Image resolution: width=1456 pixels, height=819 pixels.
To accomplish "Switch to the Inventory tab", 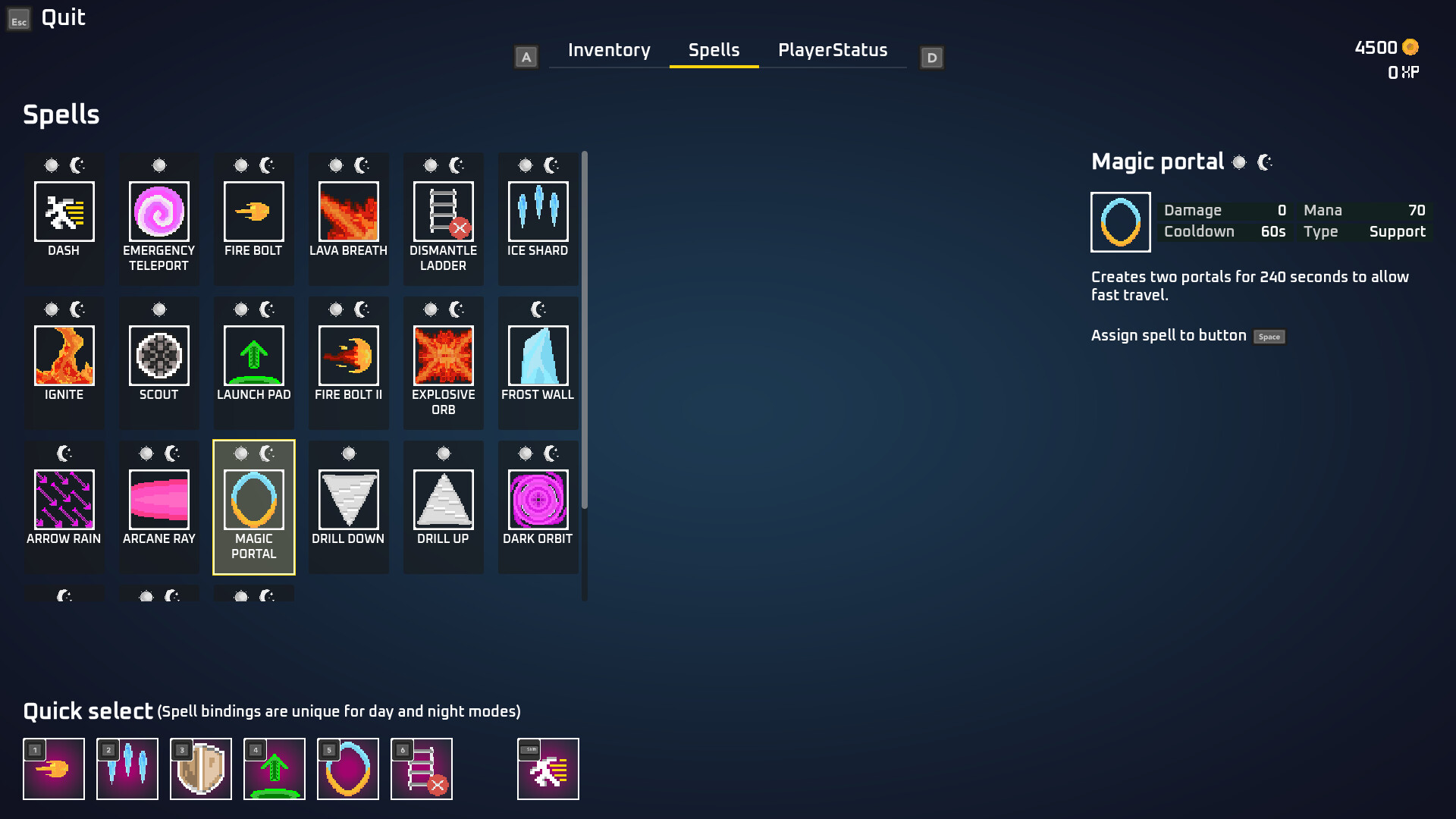I will click(x=608, y=50).
